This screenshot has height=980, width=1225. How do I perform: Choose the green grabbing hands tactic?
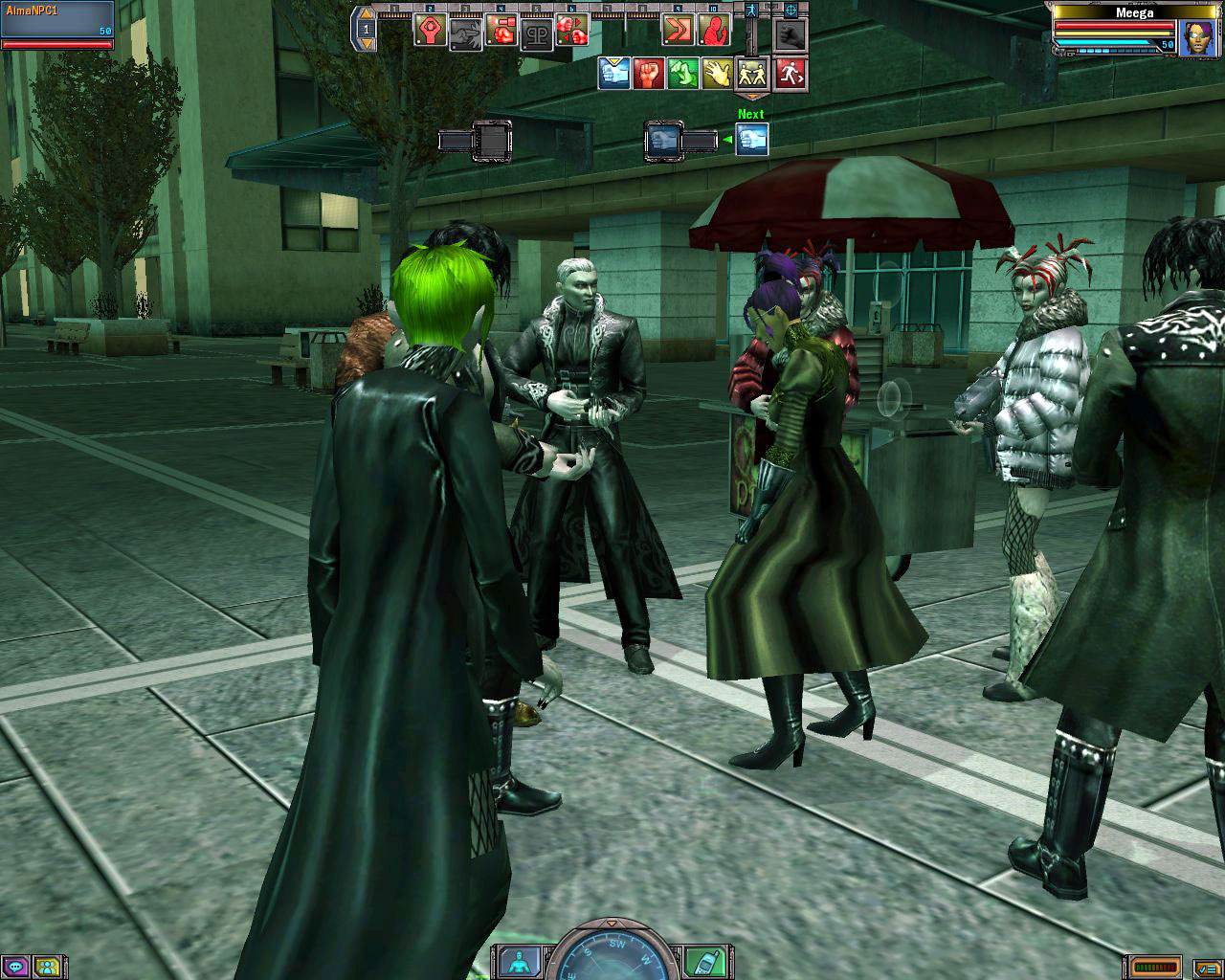click(683, 74)
